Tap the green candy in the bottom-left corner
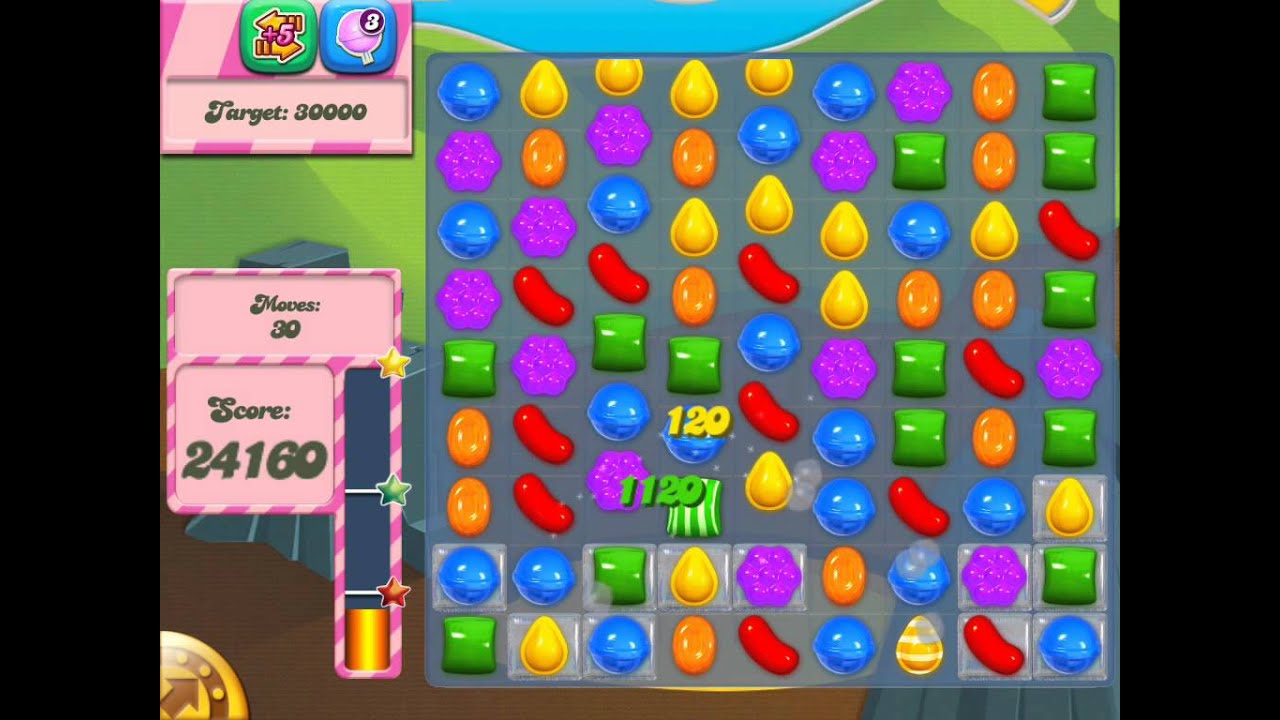 point(469,644)
